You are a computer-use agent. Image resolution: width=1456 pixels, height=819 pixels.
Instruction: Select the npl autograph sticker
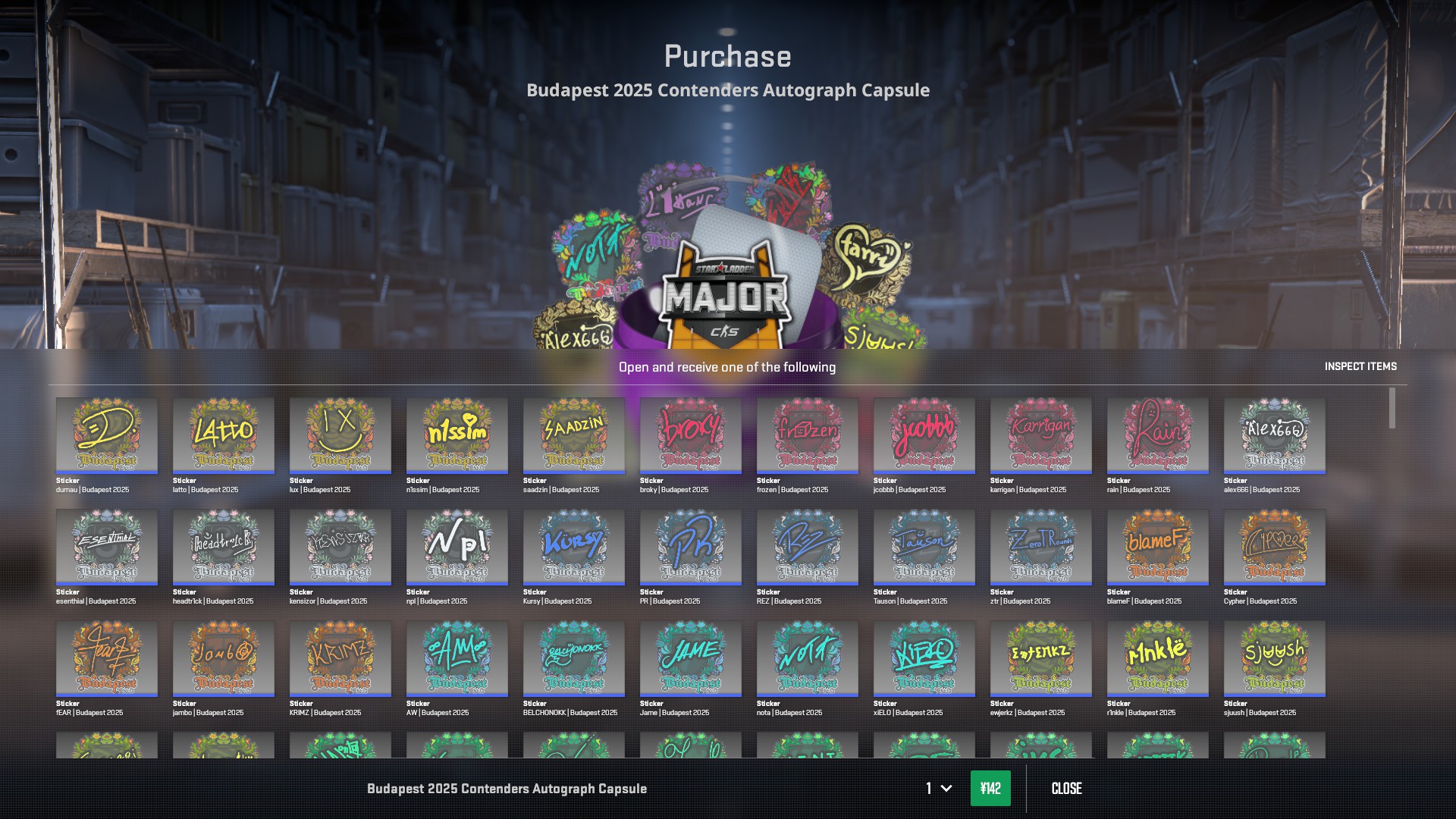pos(457,547)
